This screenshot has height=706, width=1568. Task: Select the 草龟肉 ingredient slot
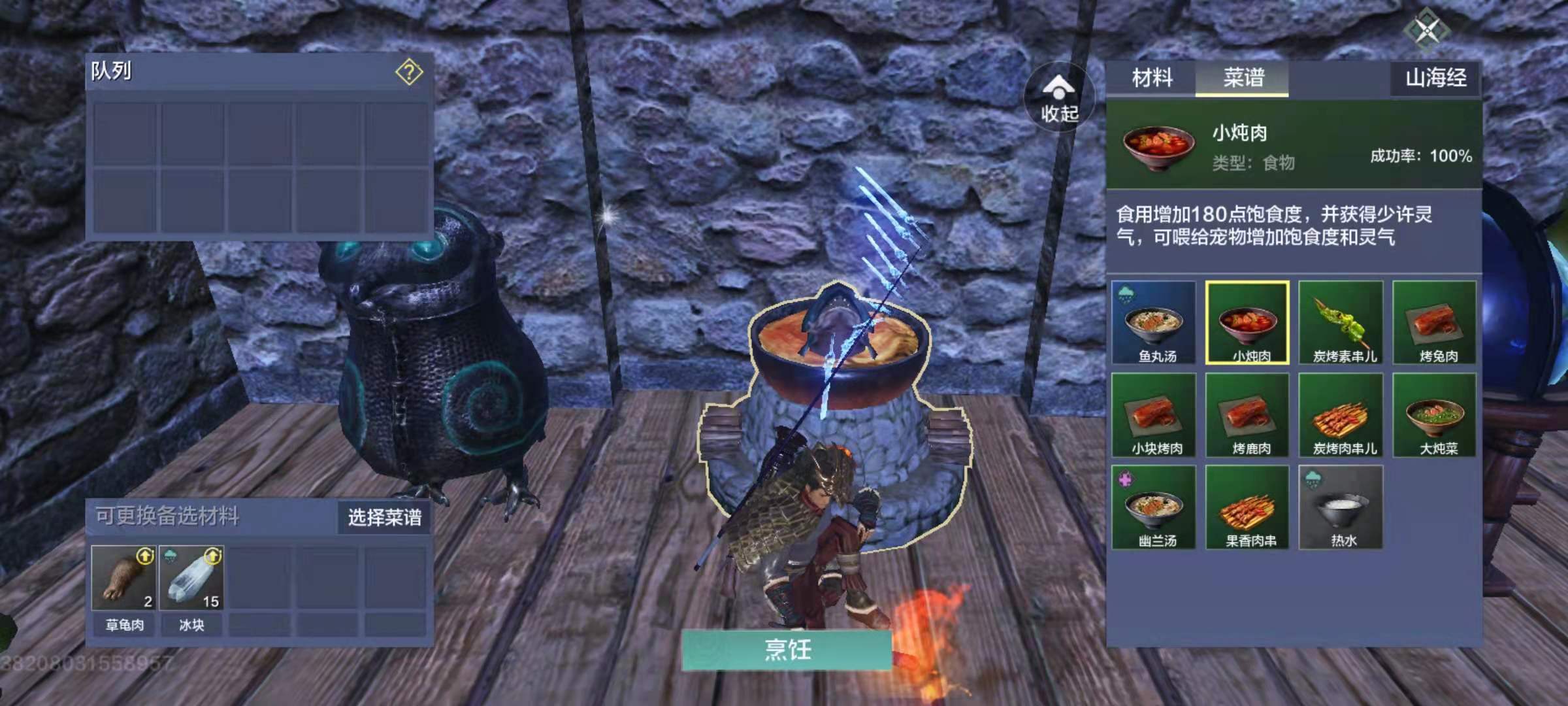click(x=124, y=579)
